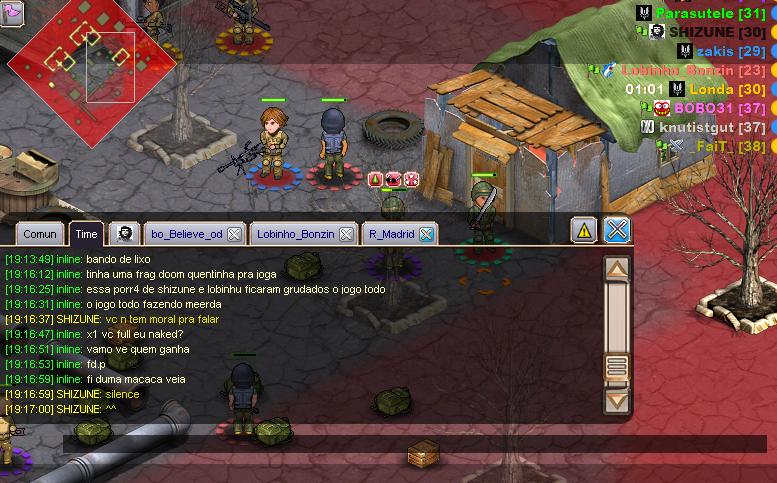Select BOBO31 in the player list
The height and width of the screenshot is (483, 777).
(704, 108)
